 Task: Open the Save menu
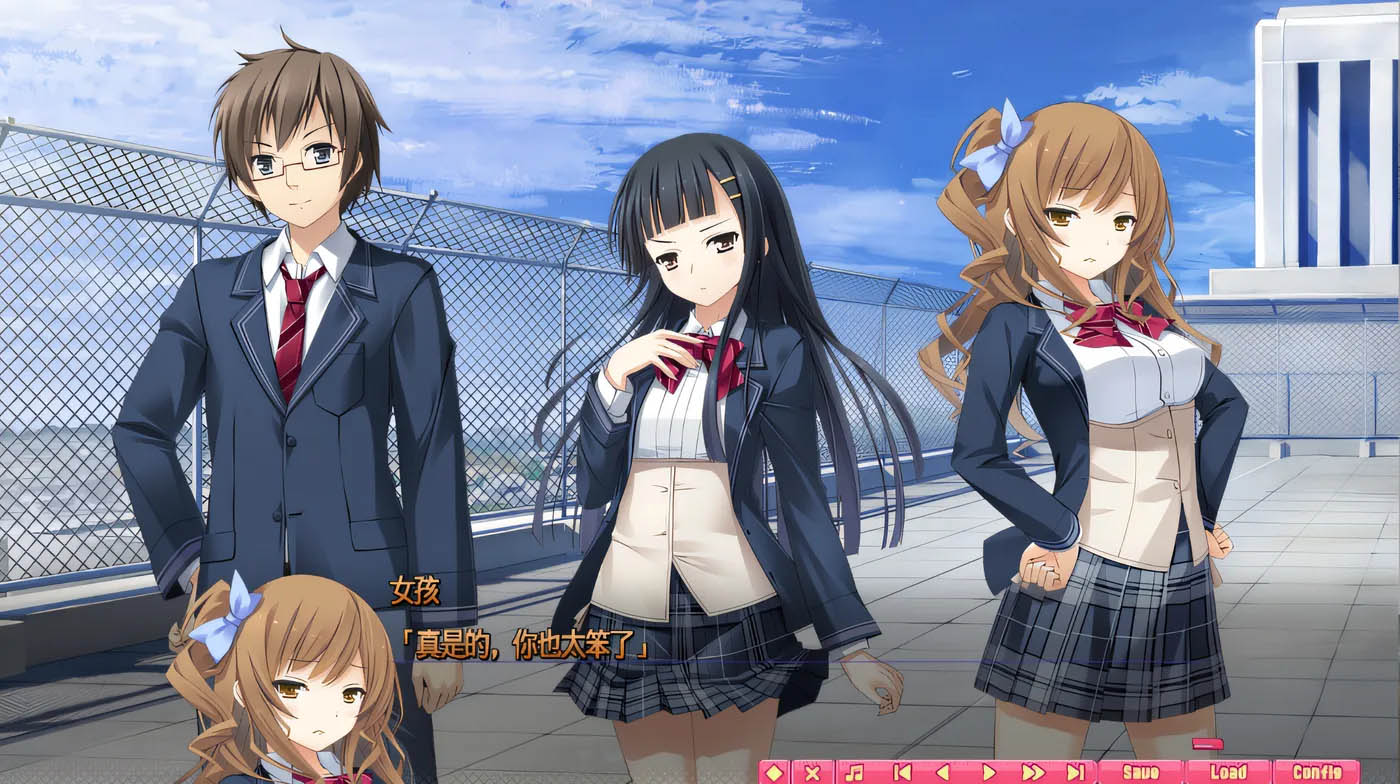1141,772
